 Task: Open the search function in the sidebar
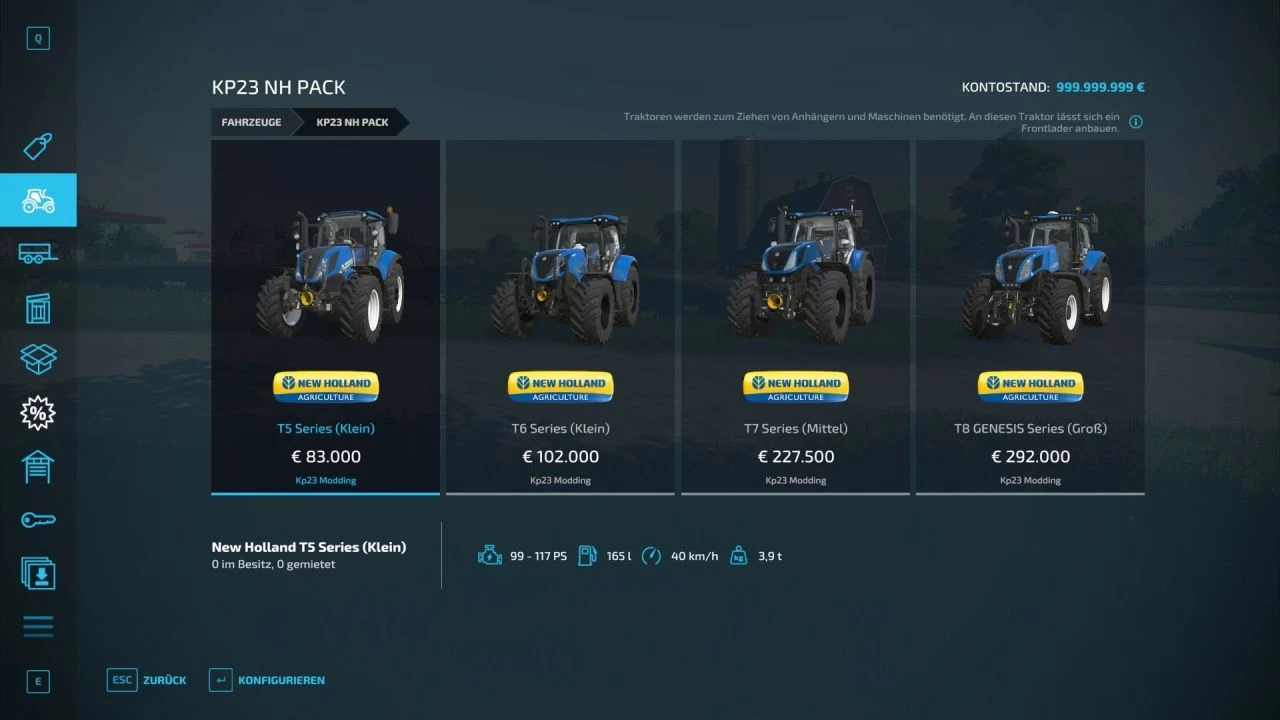point(38,38)
